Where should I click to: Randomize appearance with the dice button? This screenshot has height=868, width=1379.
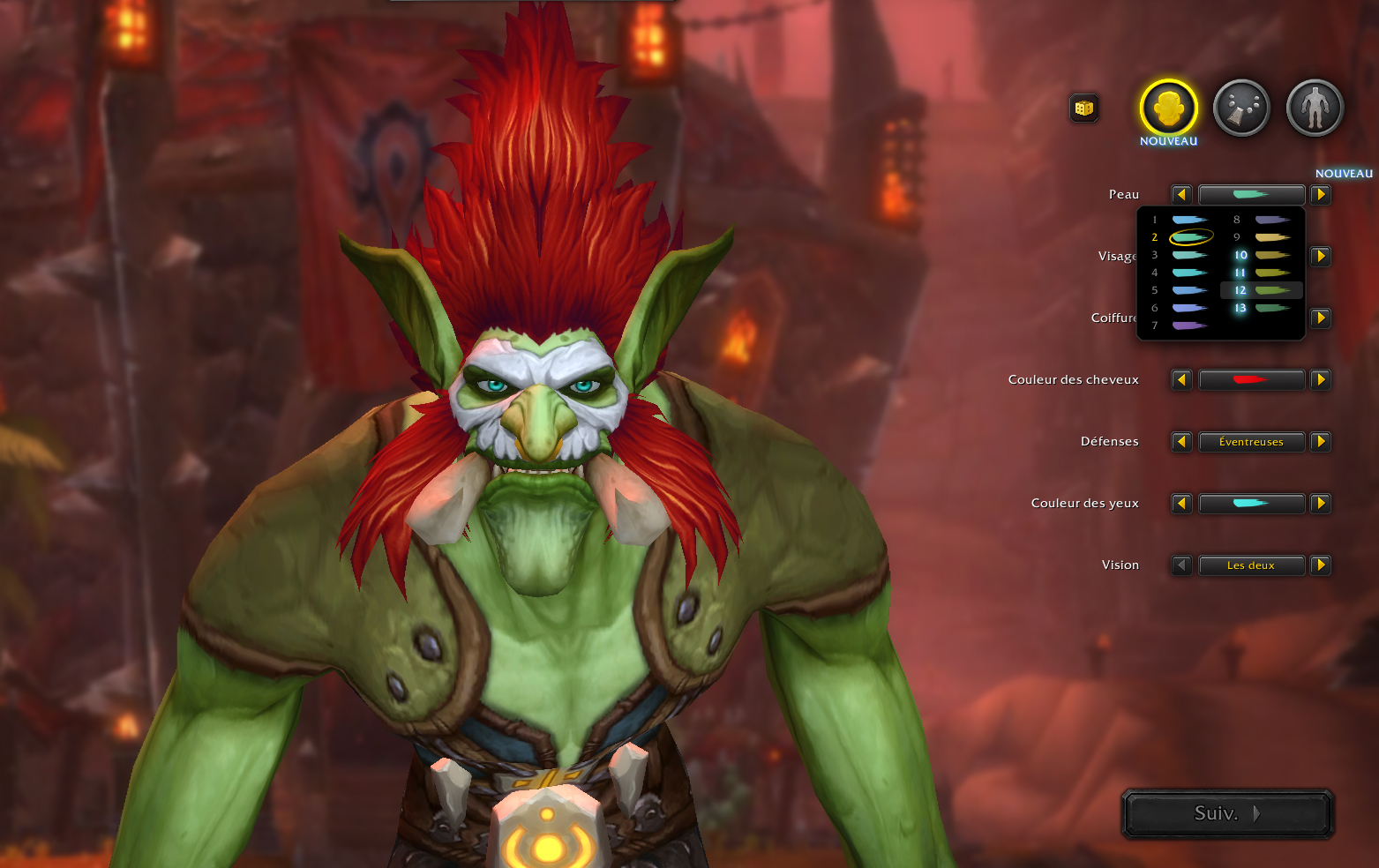click(1084, 108)
